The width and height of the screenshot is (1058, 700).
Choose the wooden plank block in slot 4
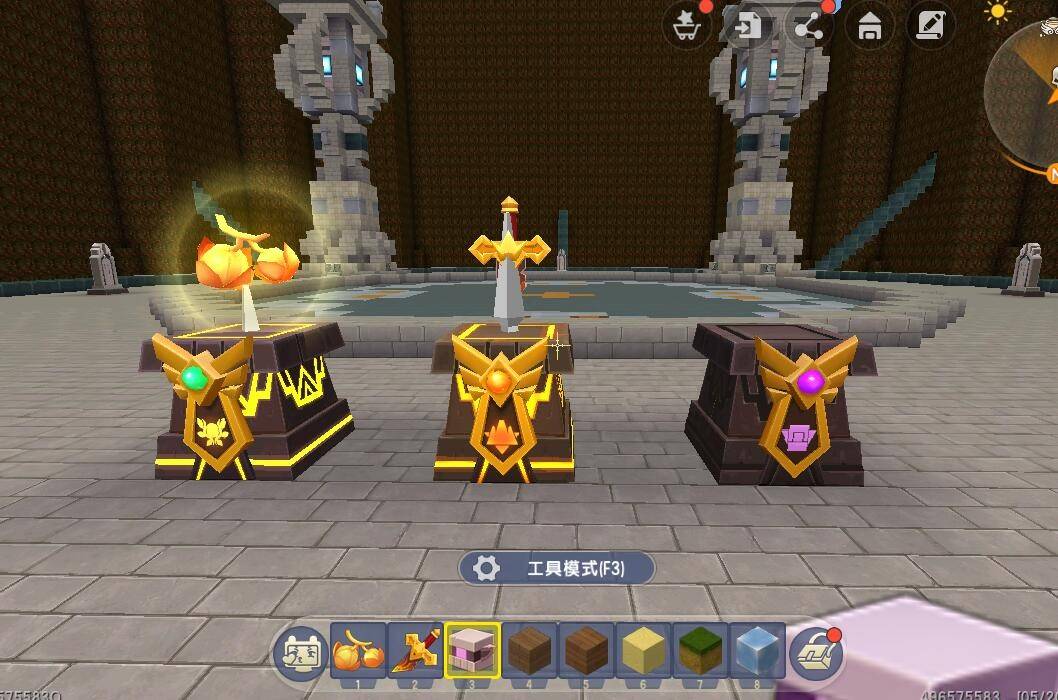(530, 651)
